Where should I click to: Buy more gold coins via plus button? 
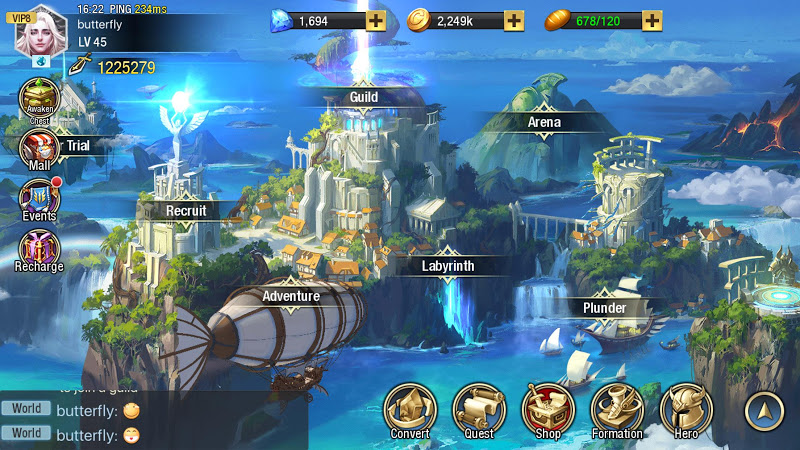513,20
